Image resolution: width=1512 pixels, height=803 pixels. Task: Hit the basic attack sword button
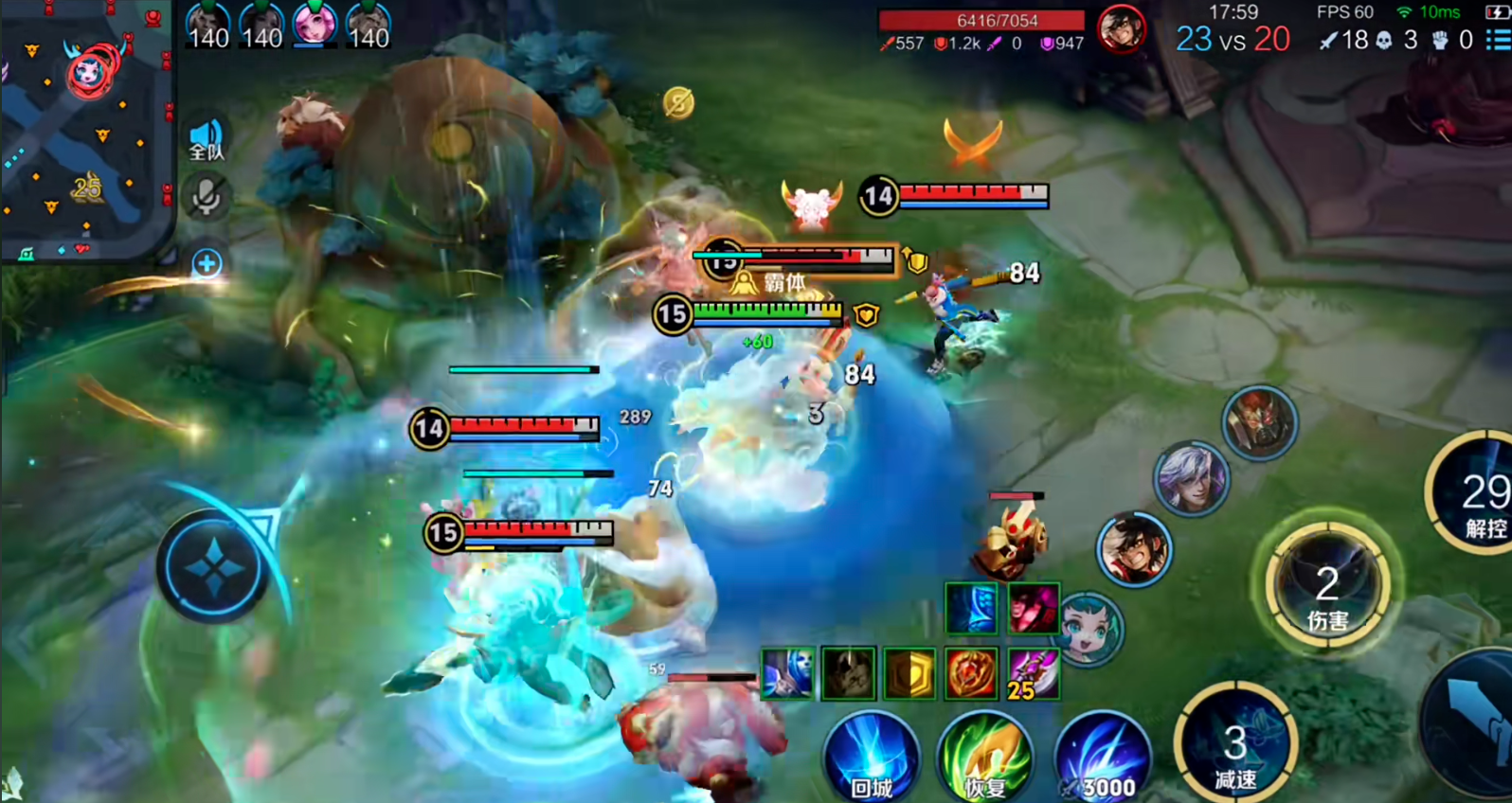(x=1478, y=729)
